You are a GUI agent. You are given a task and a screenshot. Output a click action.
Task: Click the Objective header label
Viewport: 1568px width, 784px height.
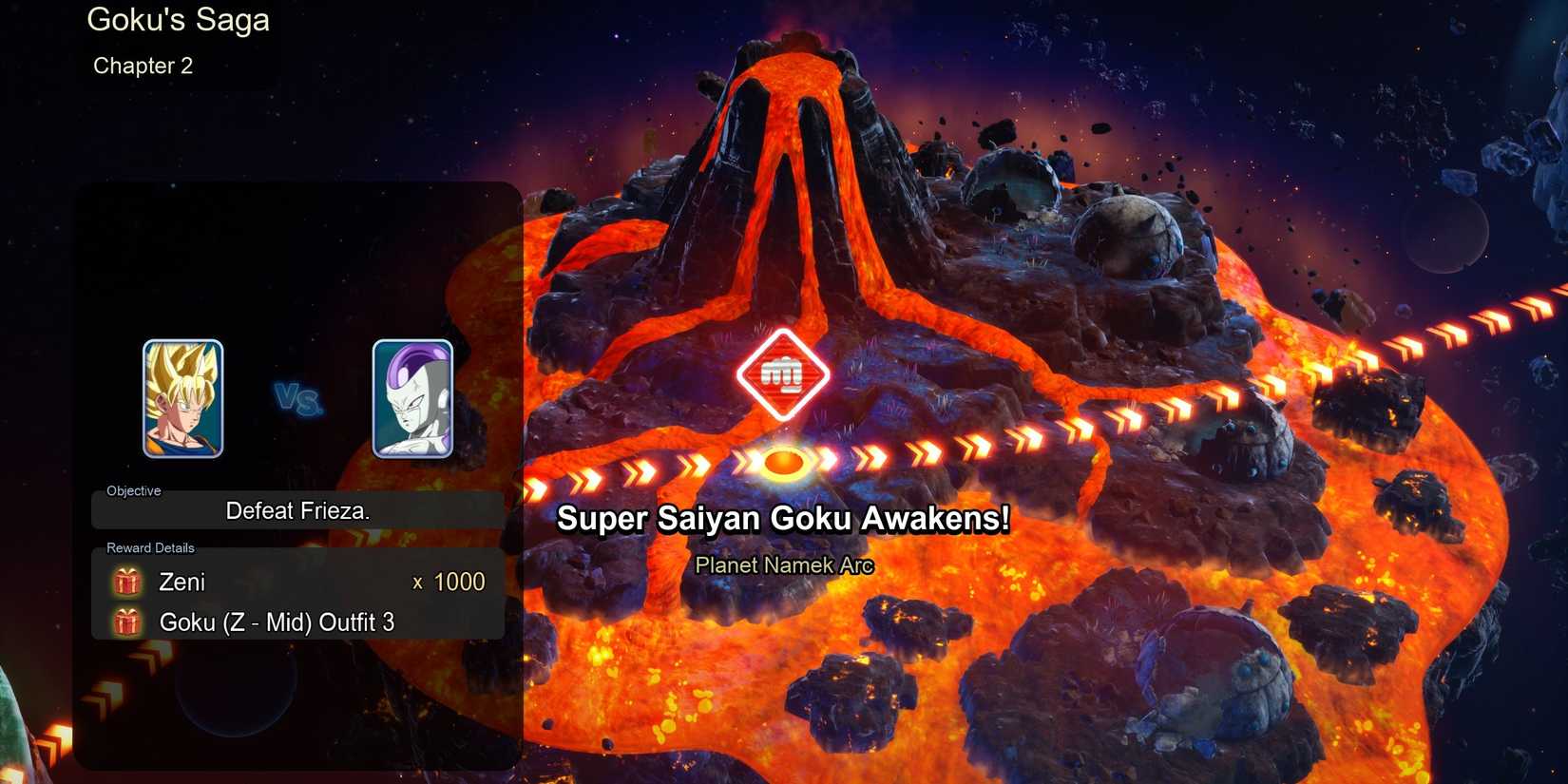133,490
